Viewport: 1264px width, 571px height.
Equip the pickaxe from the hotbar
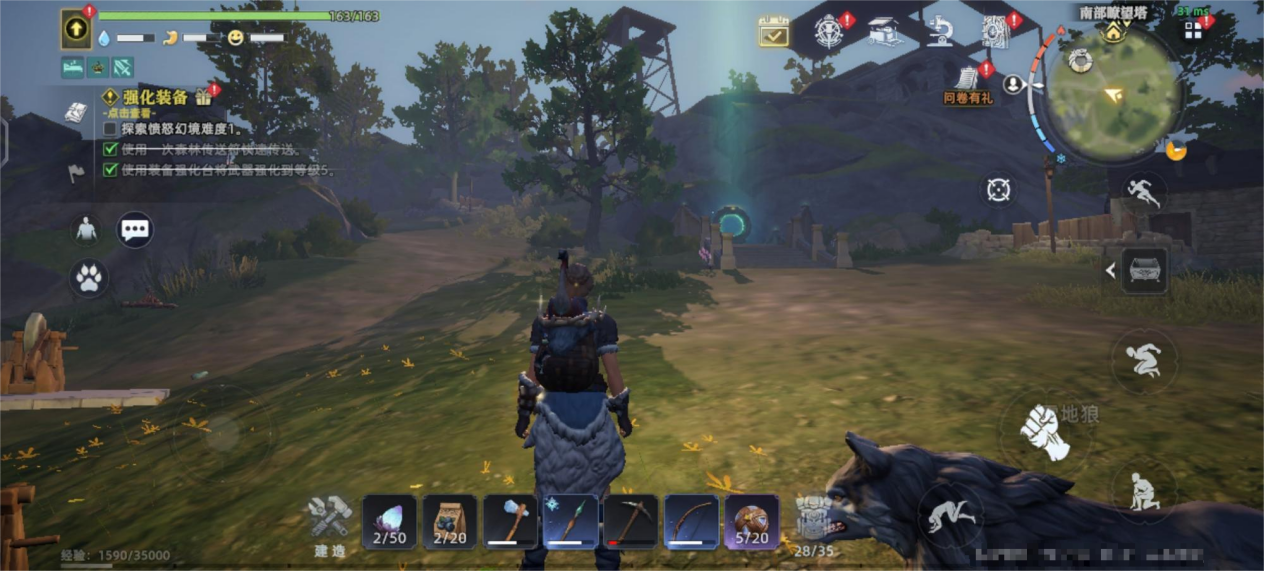tap(631, 521)
